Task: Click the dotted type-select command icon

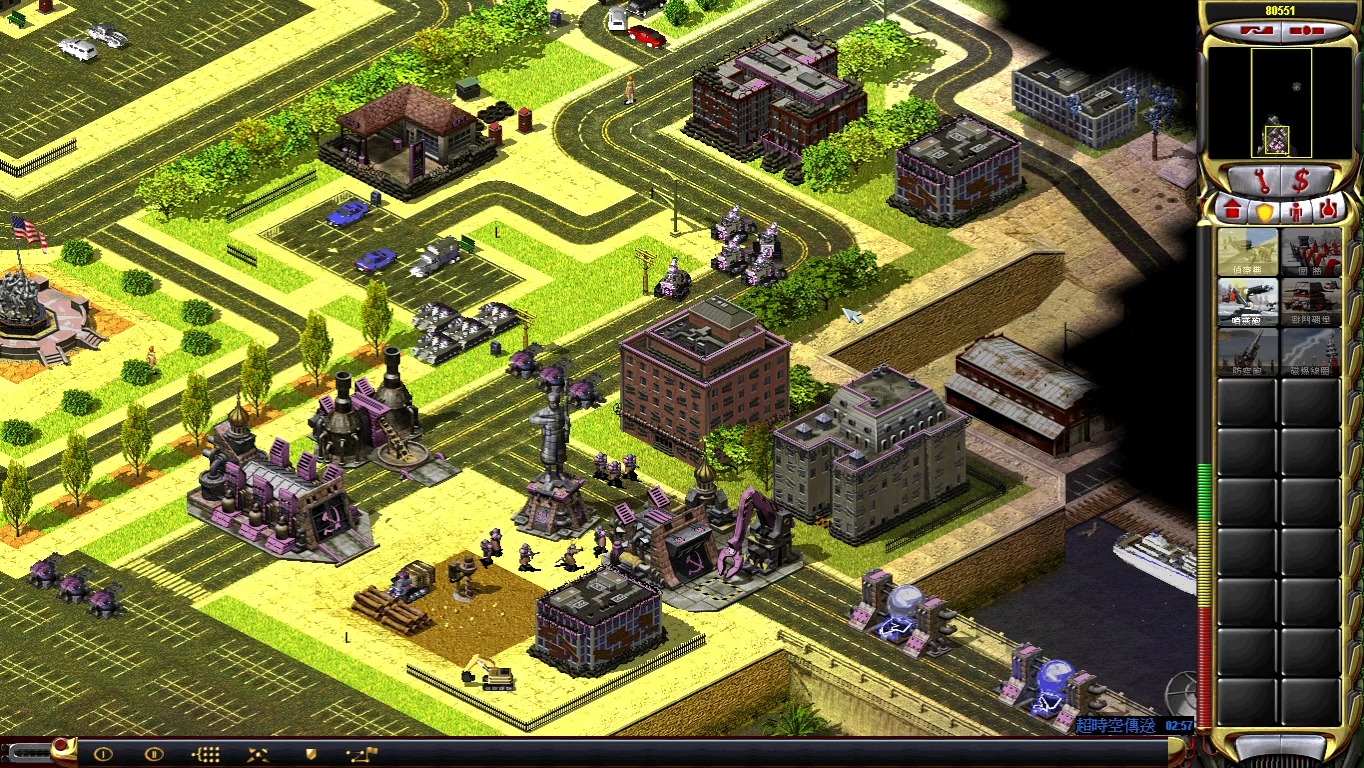Action: pyautogui.click(x=206, y=754)
